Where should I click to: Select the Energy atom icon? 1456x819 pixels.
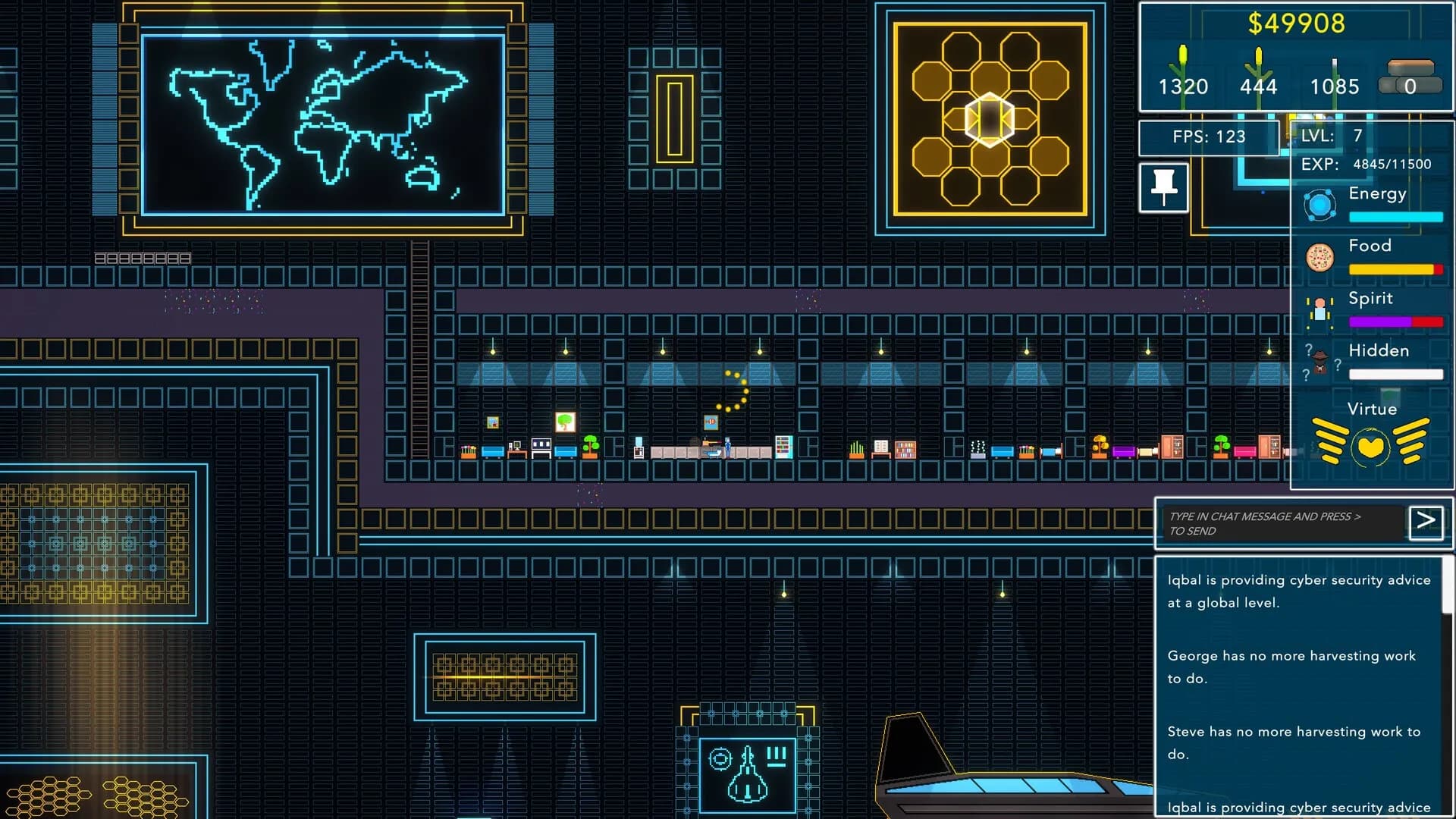click(1319, 205)
